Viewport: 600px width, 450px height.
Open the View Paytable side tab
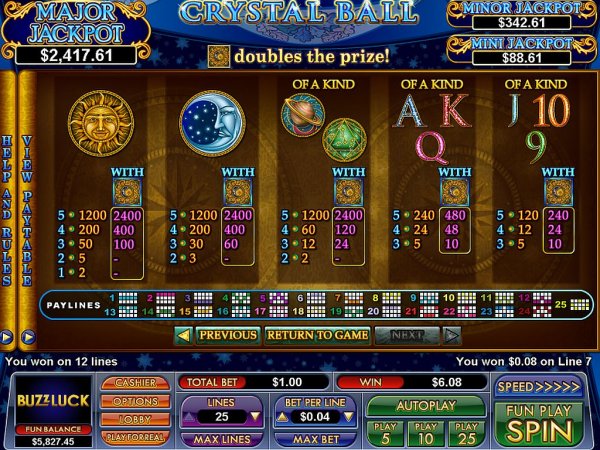[x=27, y=210]
